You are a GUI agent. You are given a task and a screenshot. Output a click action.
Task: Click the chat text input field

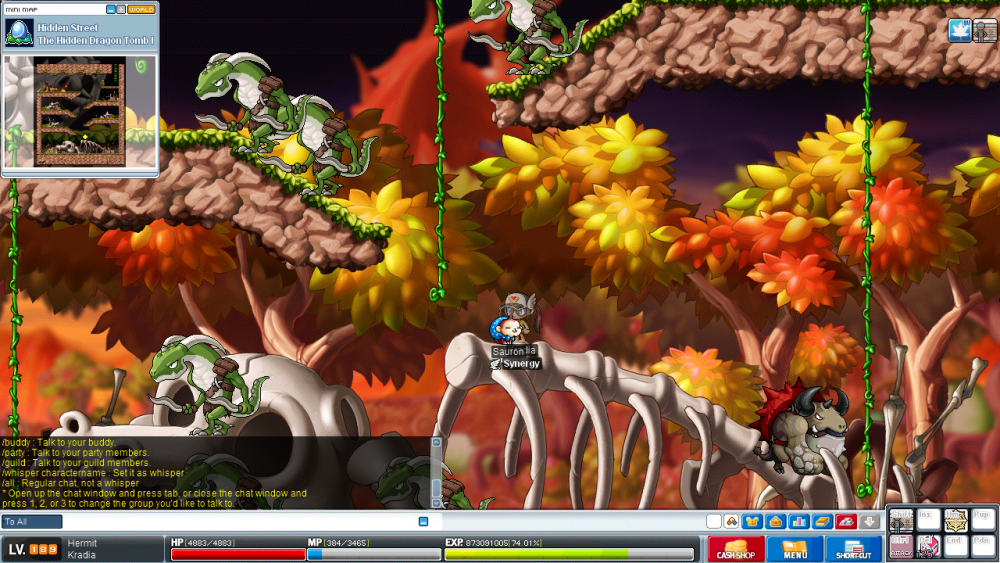pyautogui.click(x=240, y=521)
